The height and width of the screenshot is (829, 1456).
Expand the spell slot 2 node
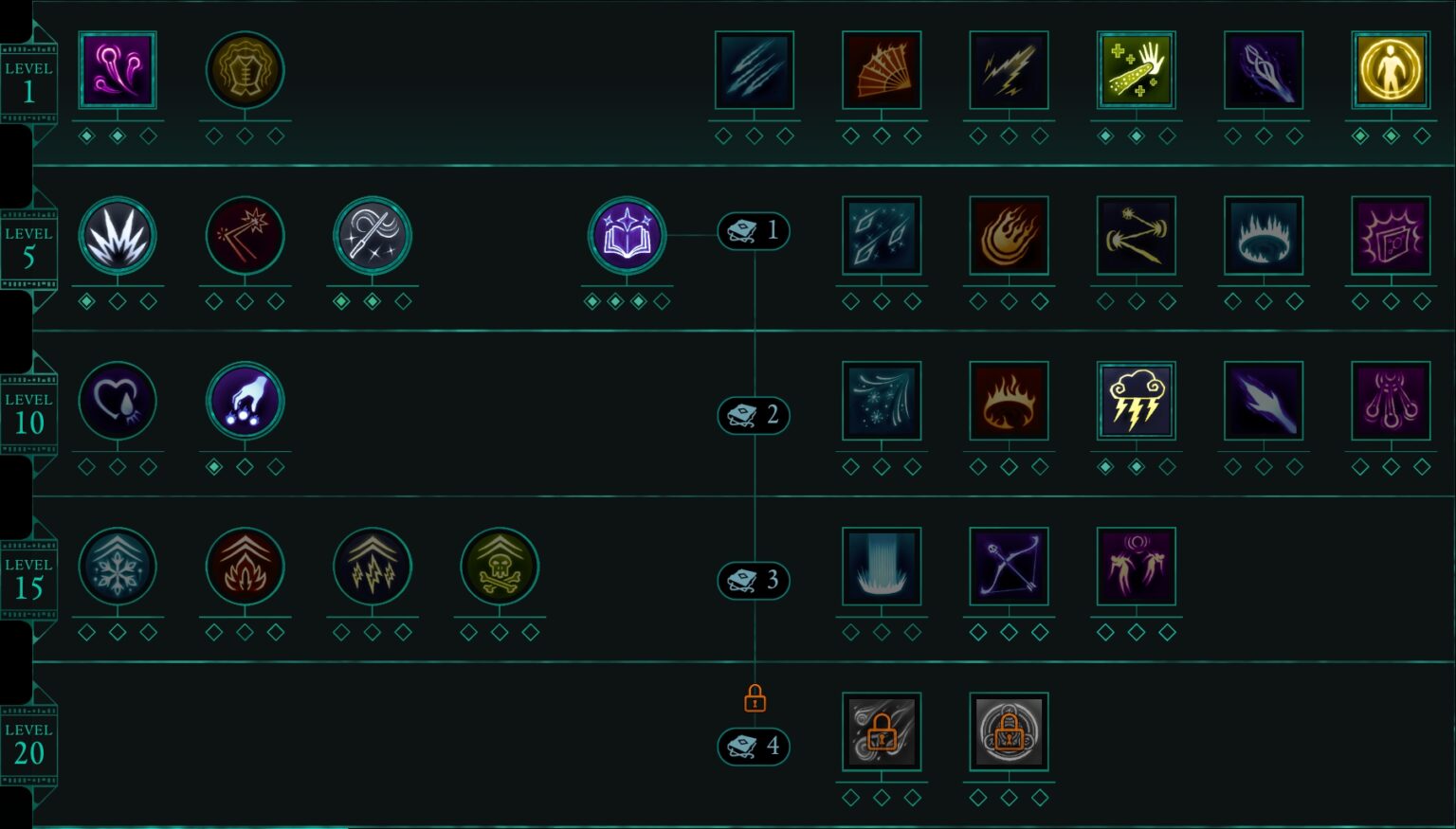pyautogui.click(x=752, y=415)
